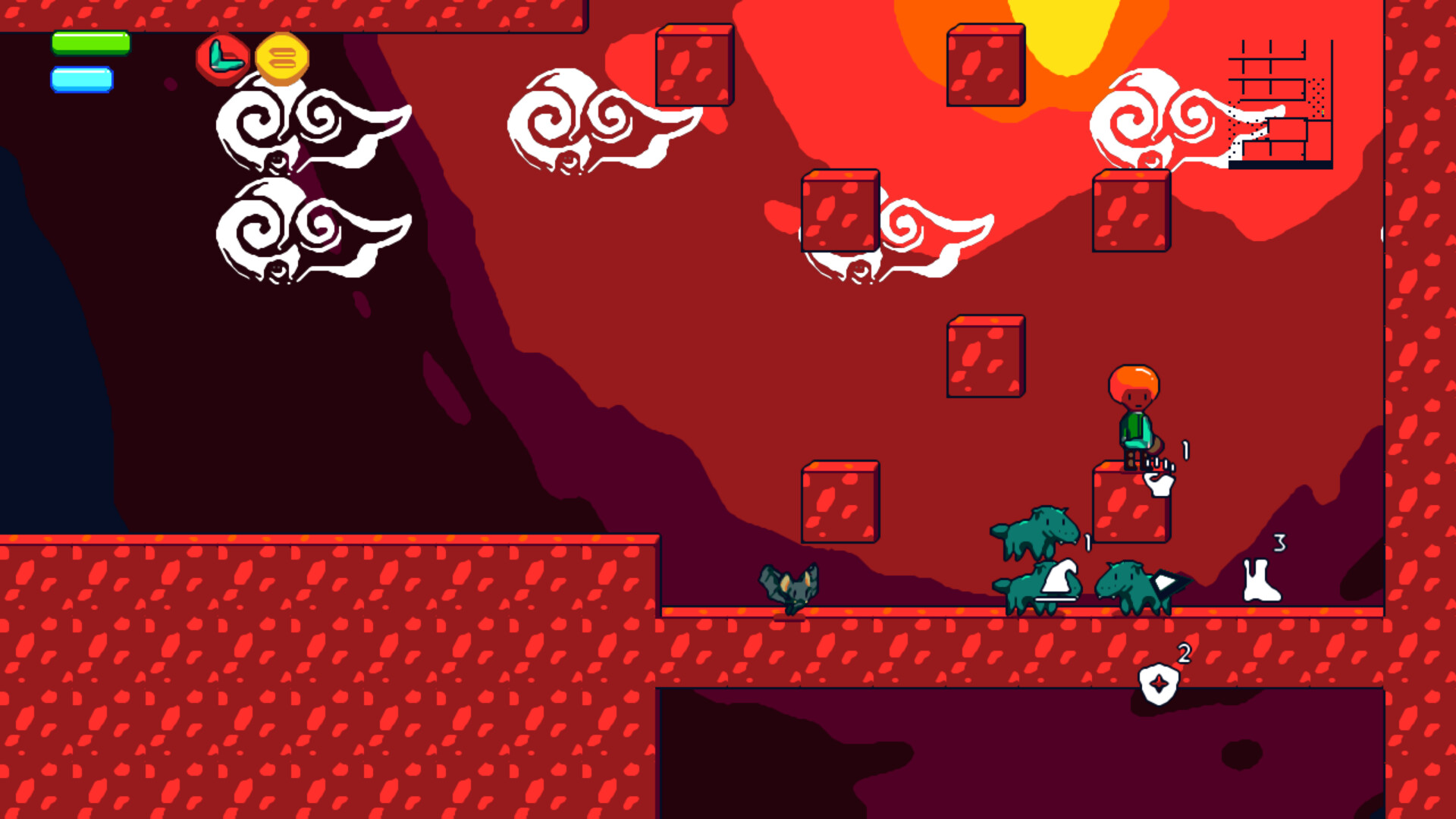Click the green health bar
This screenshot has width=1456, height=819.
(x=89, y=44)
